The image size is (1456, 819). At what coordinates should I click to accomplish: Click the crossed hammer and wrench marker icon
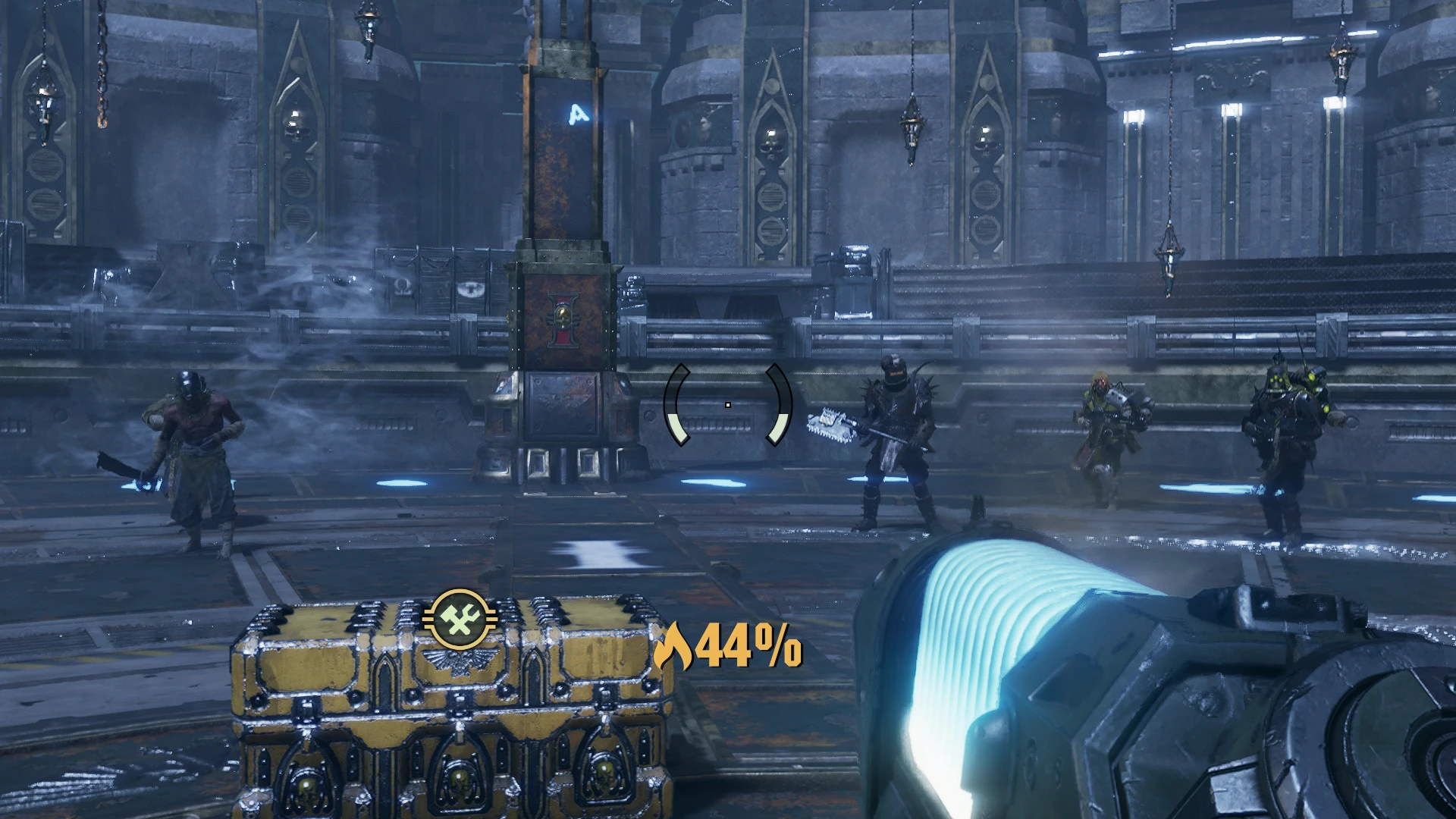coord(459,620)
